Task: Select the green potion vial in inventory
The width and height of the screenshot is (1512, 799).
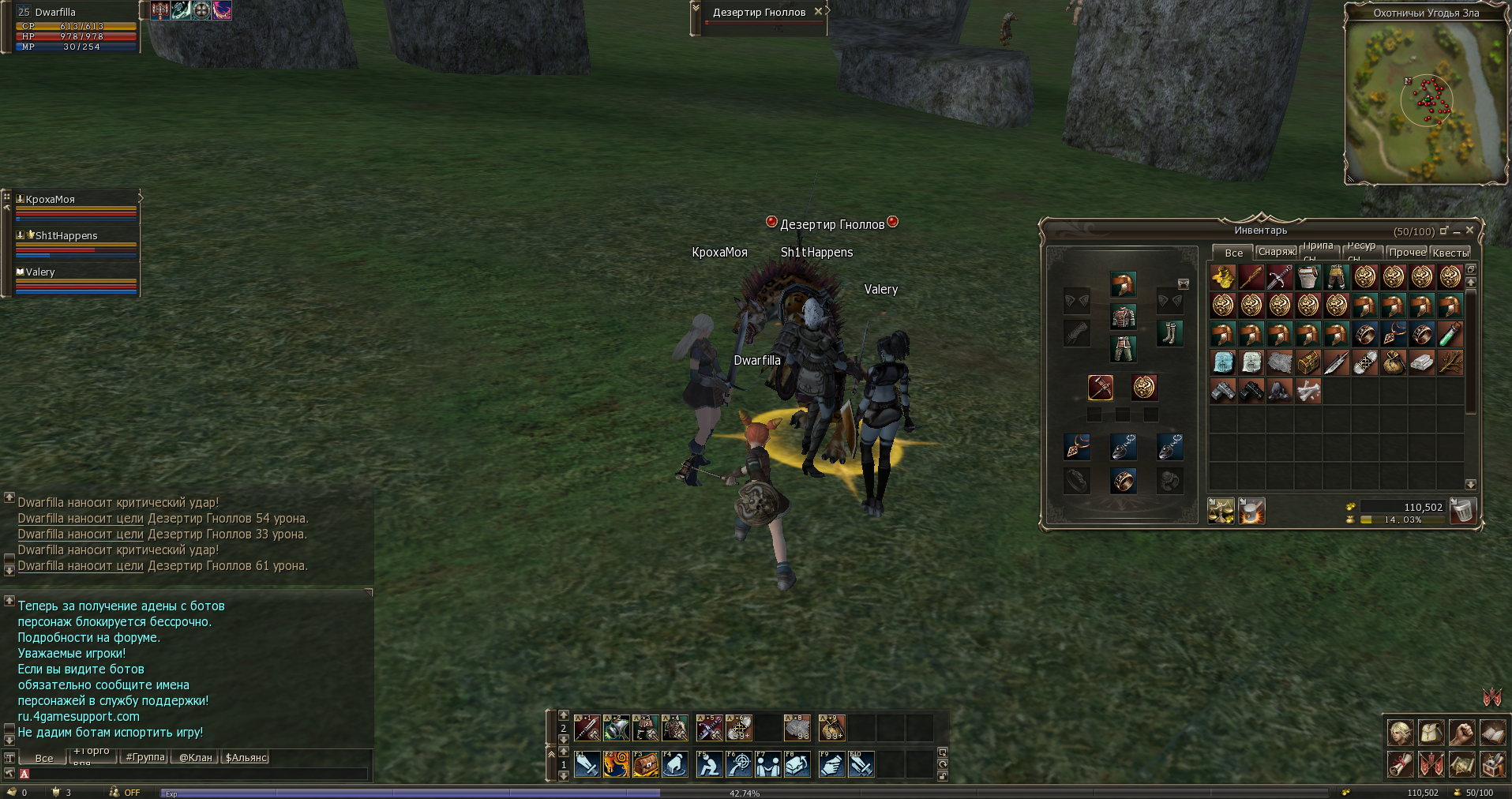Action: (1450, 335)
